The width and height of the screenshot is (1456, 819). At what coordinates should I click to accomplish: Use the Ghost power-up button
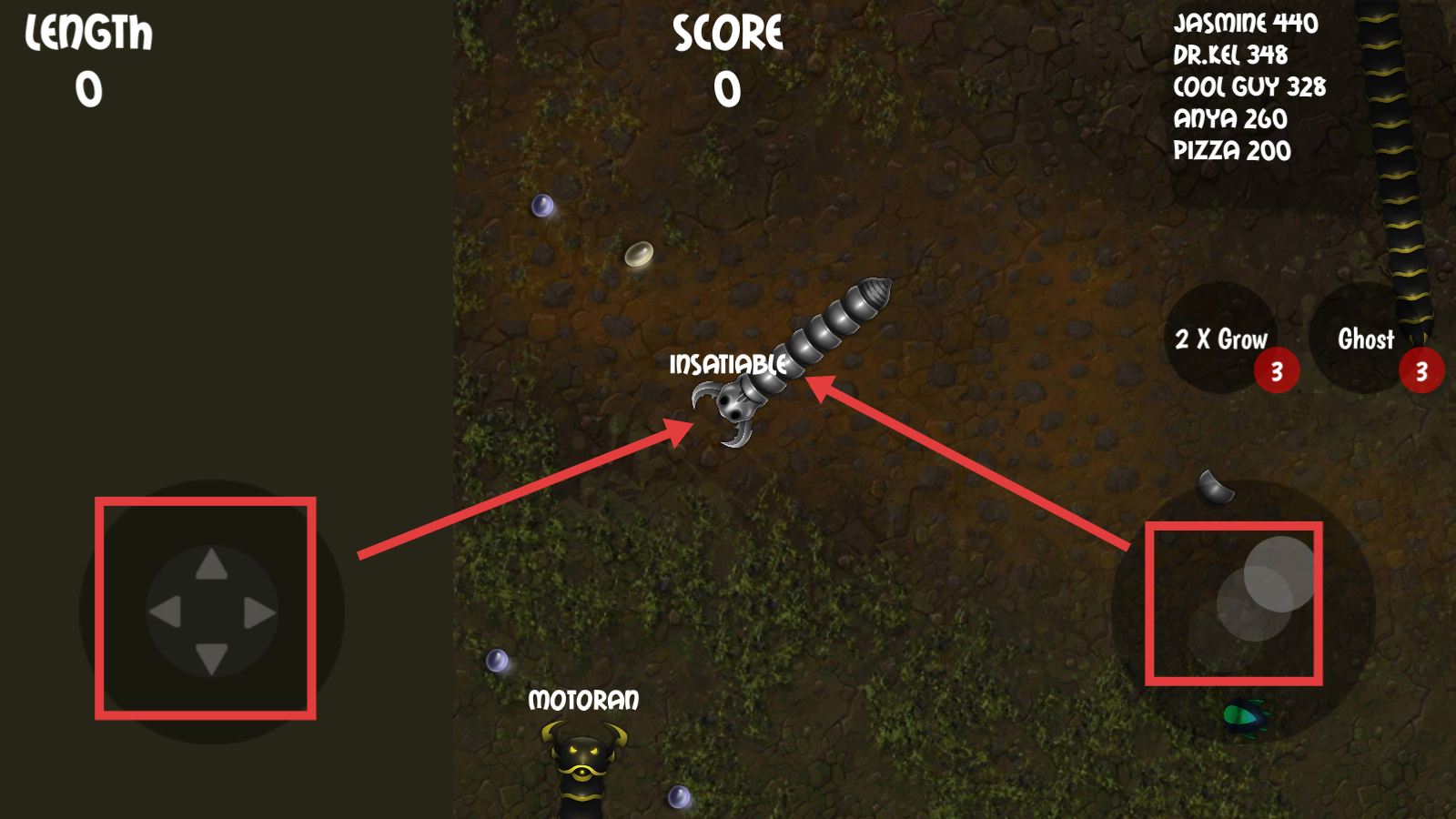[1365, 339]
